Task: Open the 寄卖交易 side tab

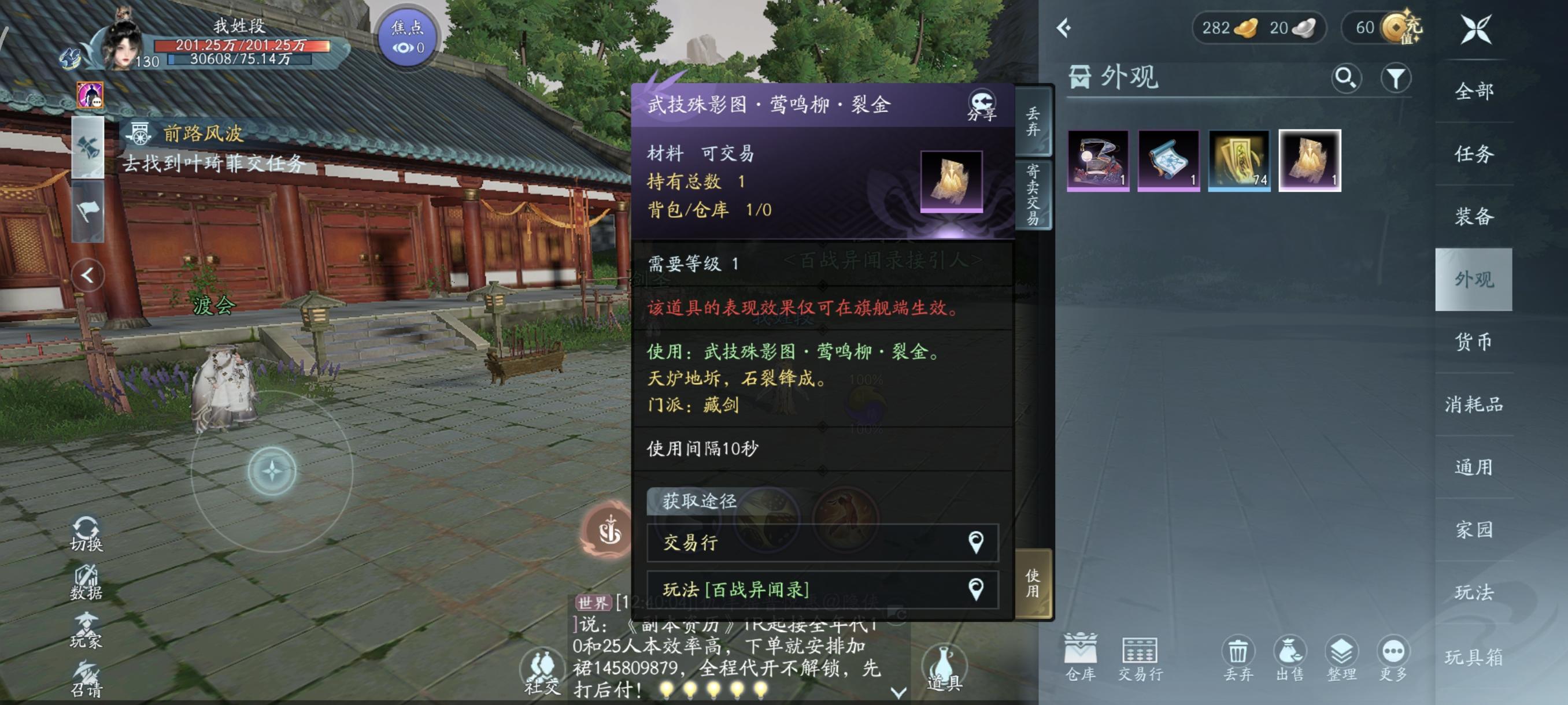Action: coord(1033,192)
